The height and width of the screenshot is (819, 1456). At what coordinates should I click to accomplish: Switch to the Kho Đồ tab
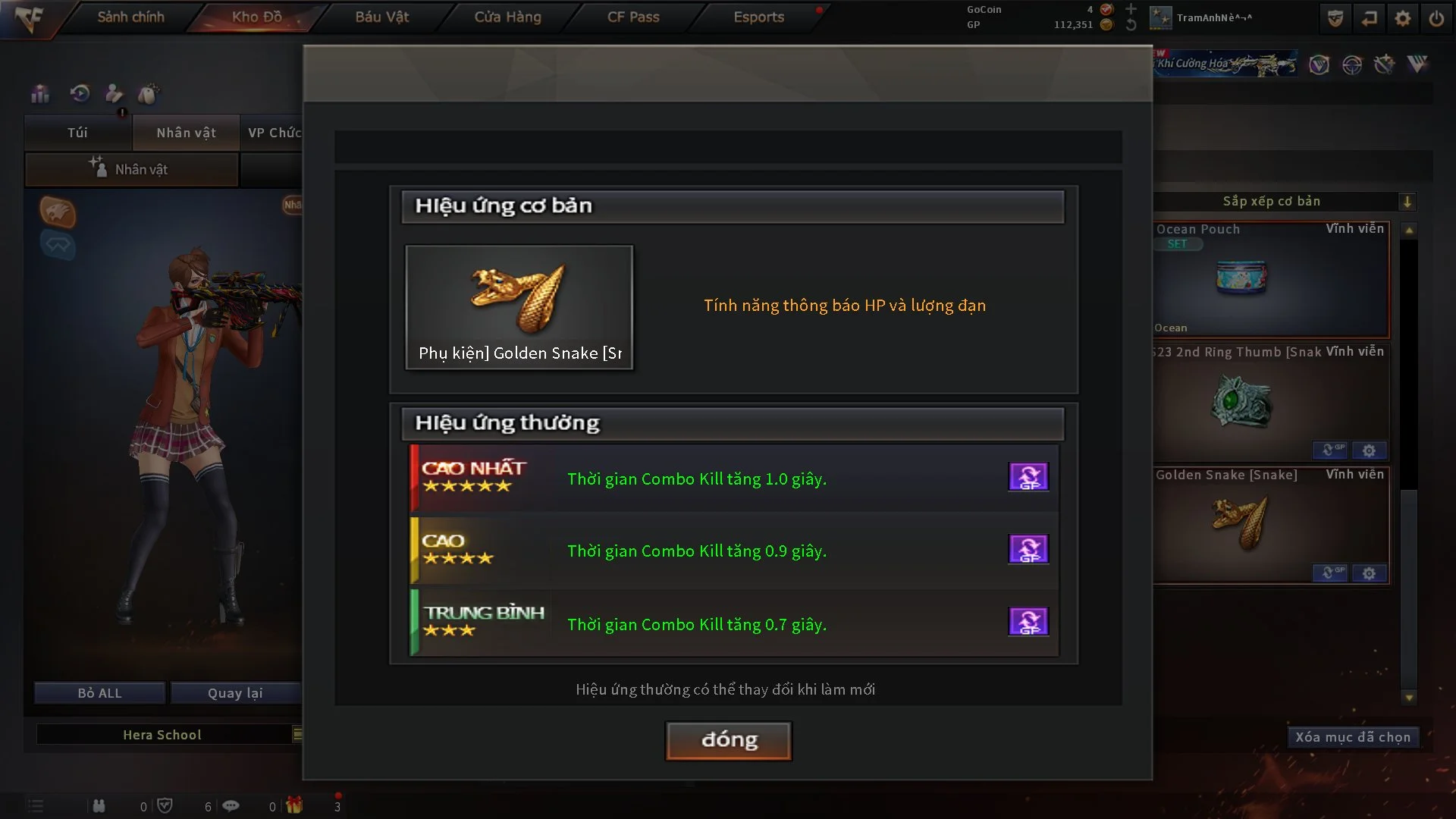pos(256,17)
